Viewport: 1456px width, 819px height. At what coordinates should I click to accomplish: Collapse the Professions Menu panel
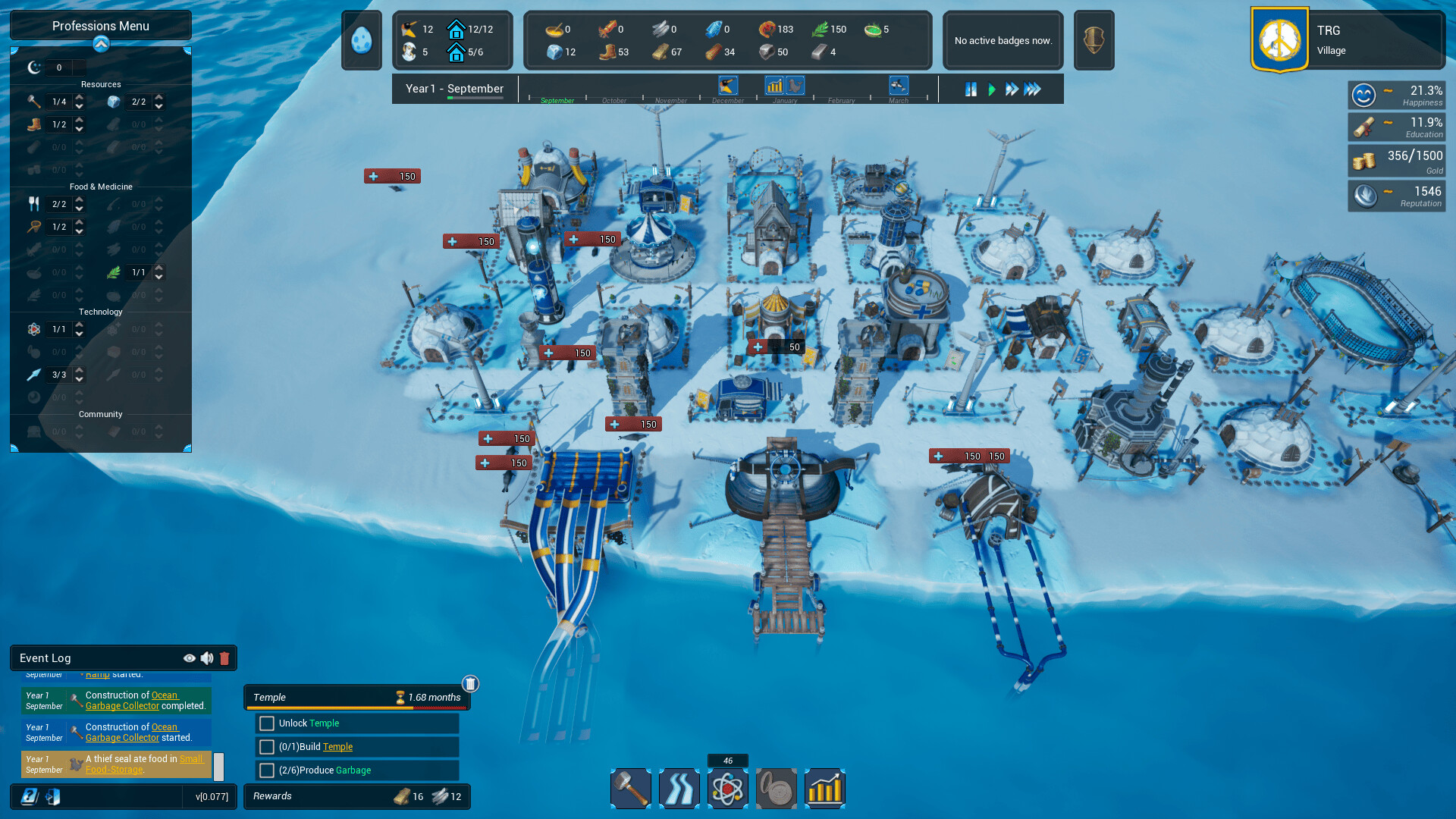[100, 43]
